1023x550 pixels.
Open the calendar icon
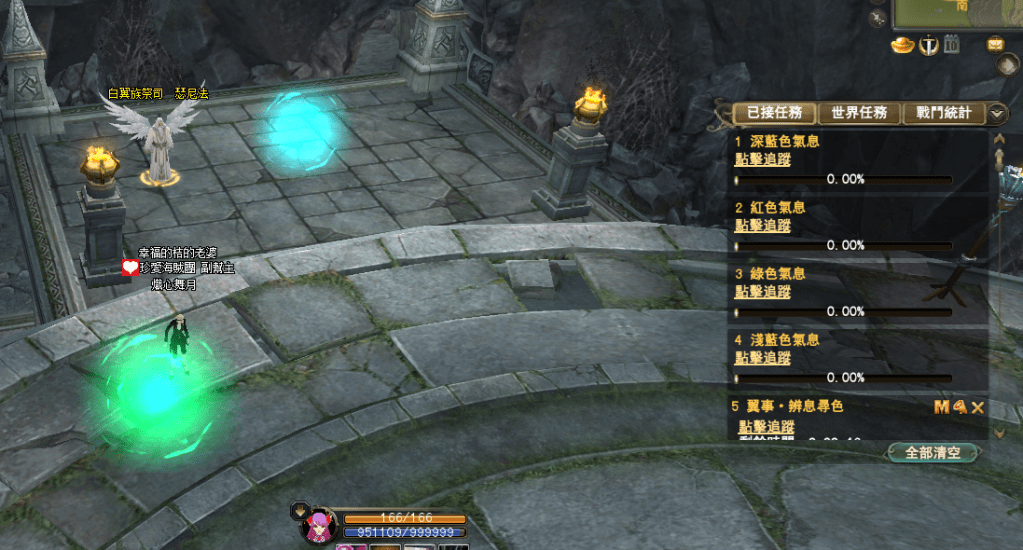[x=952, y=44]
